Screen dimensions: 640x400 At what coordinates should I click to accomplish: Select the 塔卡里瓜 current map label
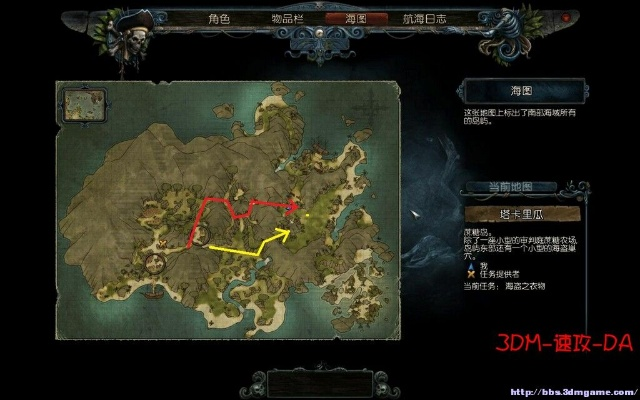[522, 214]
